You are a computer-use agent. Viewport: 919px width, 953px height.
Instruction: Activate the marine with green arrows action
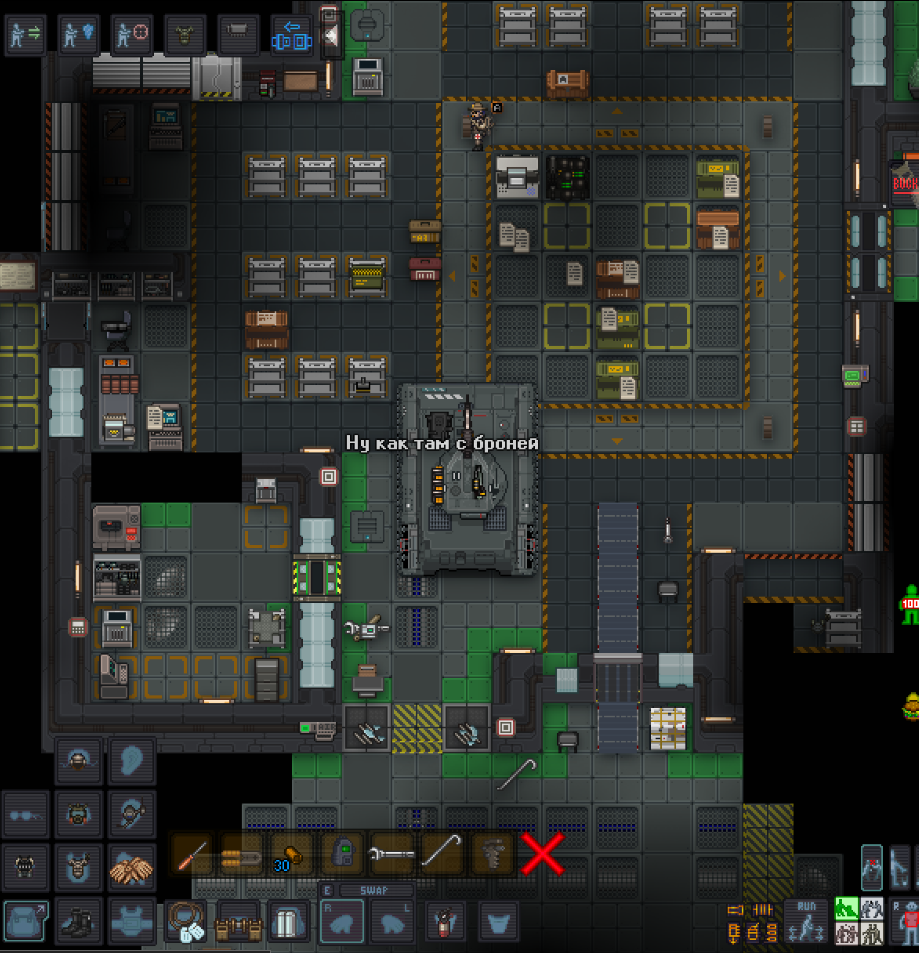coord(24,34)
